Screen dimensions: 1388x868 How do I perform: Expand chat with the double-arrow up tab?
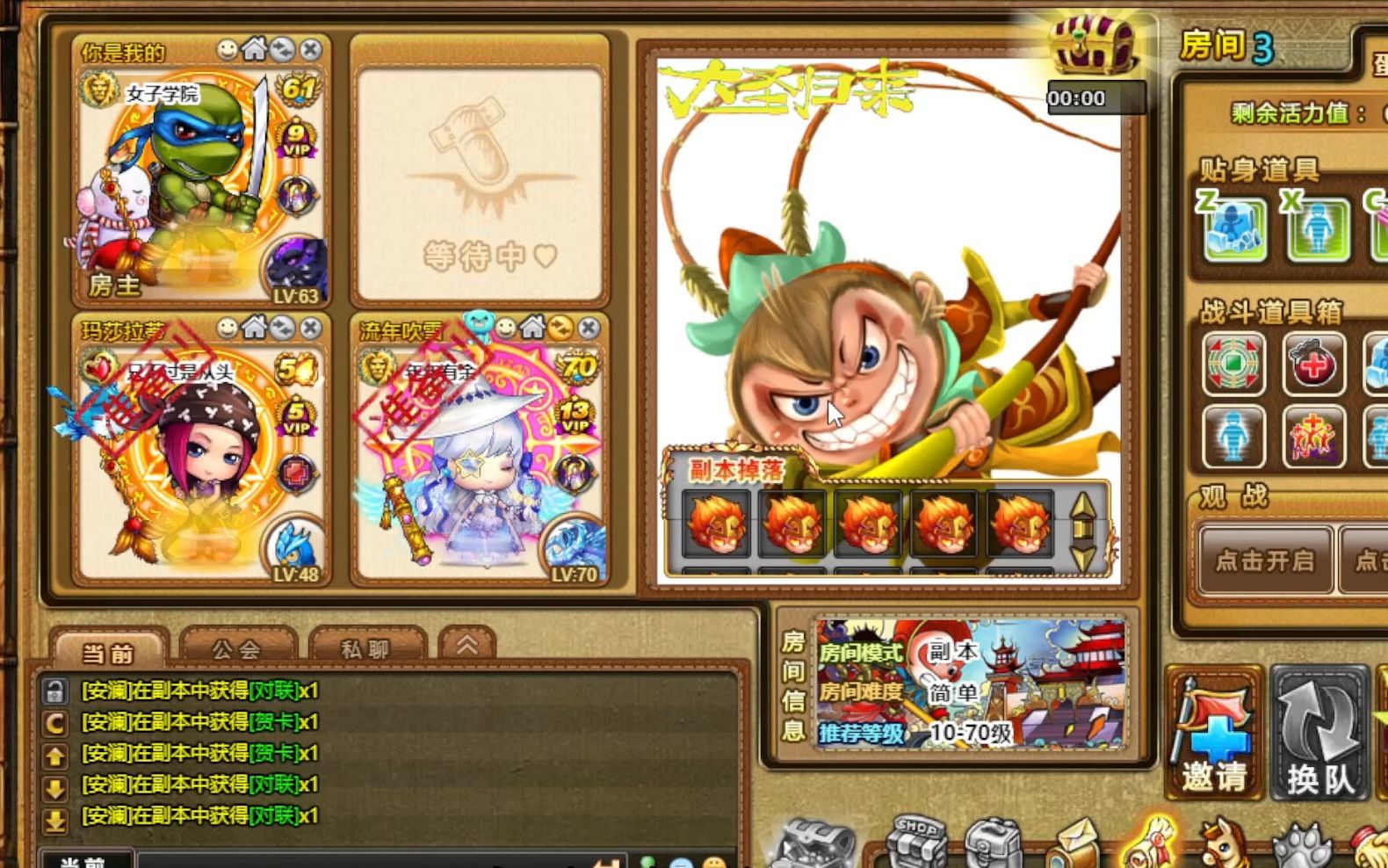click(x=466, y=646)
